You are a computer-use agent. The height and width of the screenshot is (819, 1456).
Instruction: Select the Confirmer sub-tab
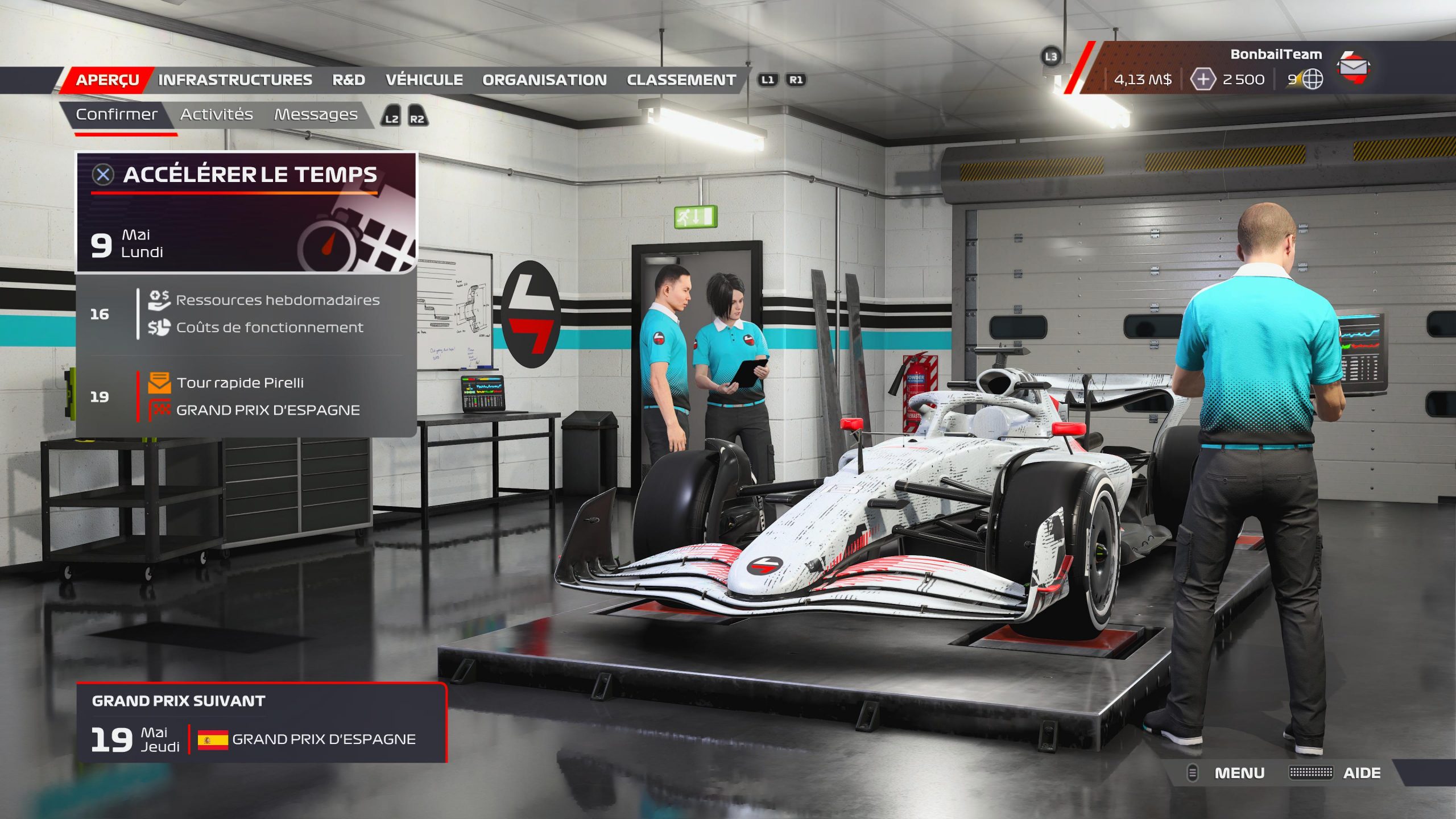click(117, 115)
